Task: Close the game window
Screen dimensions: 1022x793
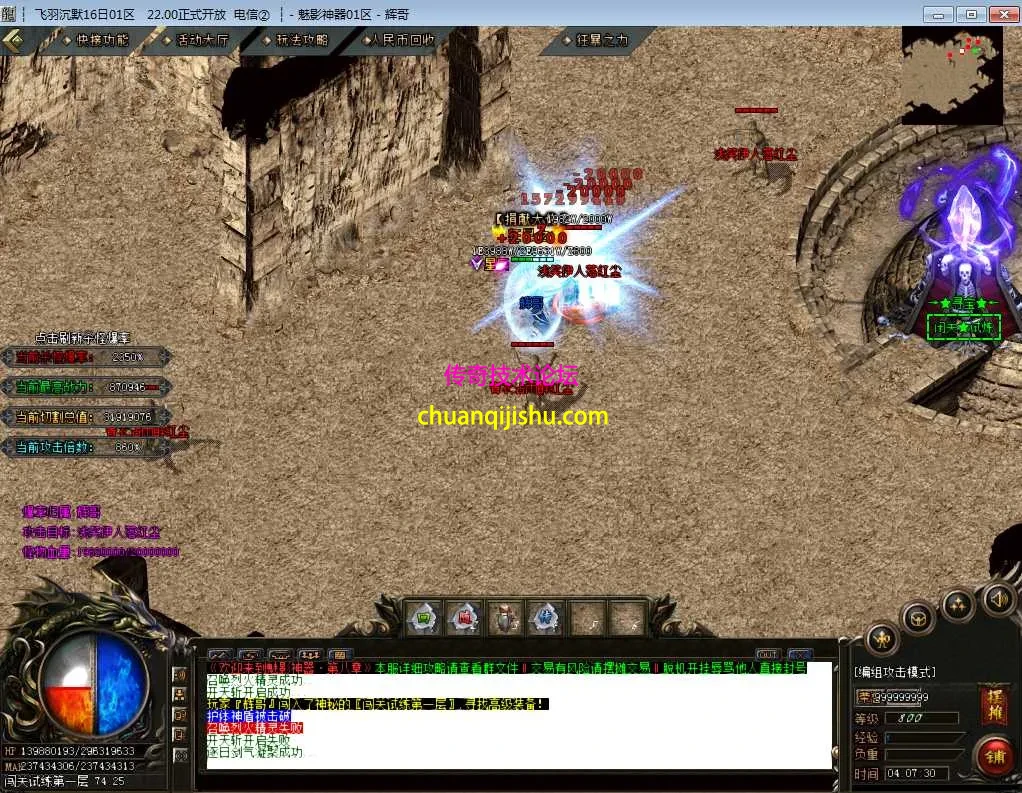Action: [x=1001, y=14]
